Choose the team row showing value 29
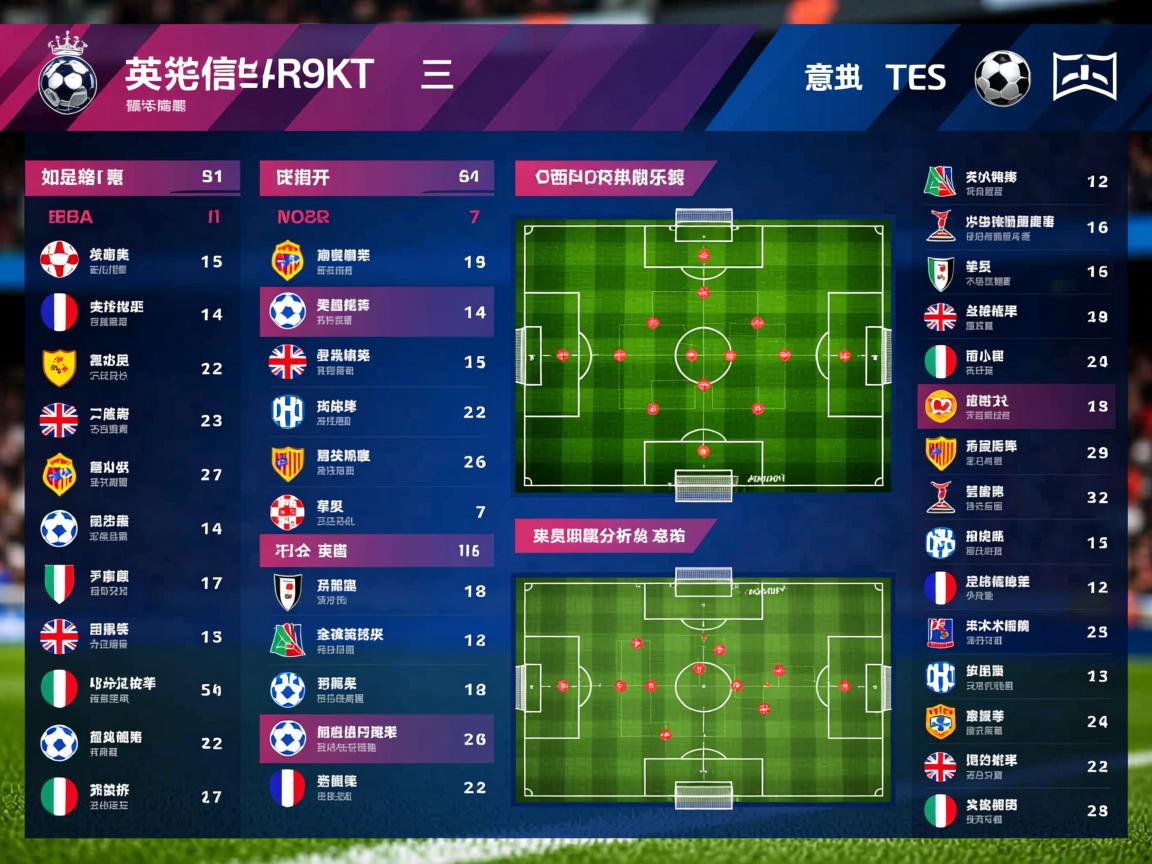Screen dimensions: 1152x864 click(x=1016, y=453)
